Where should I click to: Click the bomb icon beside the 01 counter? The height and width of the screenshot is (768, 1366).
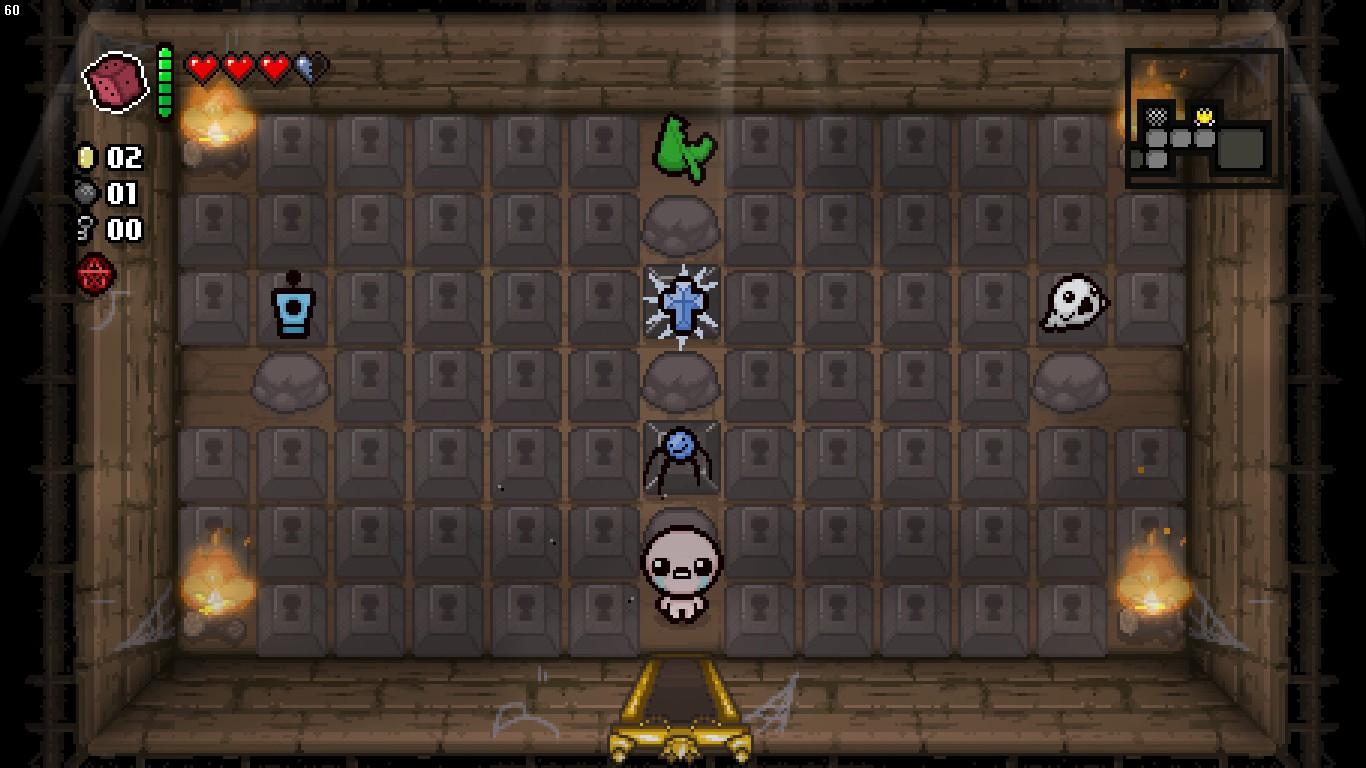pyautogui.click(x=90, y=195)
